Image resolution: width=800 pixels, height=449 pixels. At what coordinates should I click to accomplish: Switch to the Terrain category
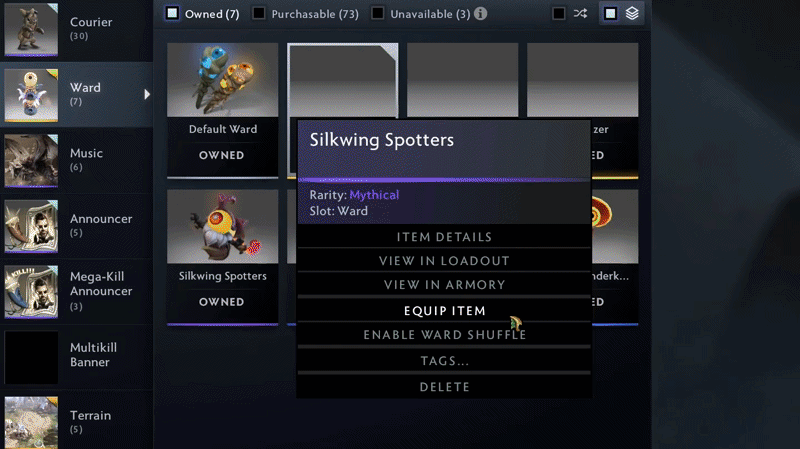pyautogui.click(x=75, y=421)
